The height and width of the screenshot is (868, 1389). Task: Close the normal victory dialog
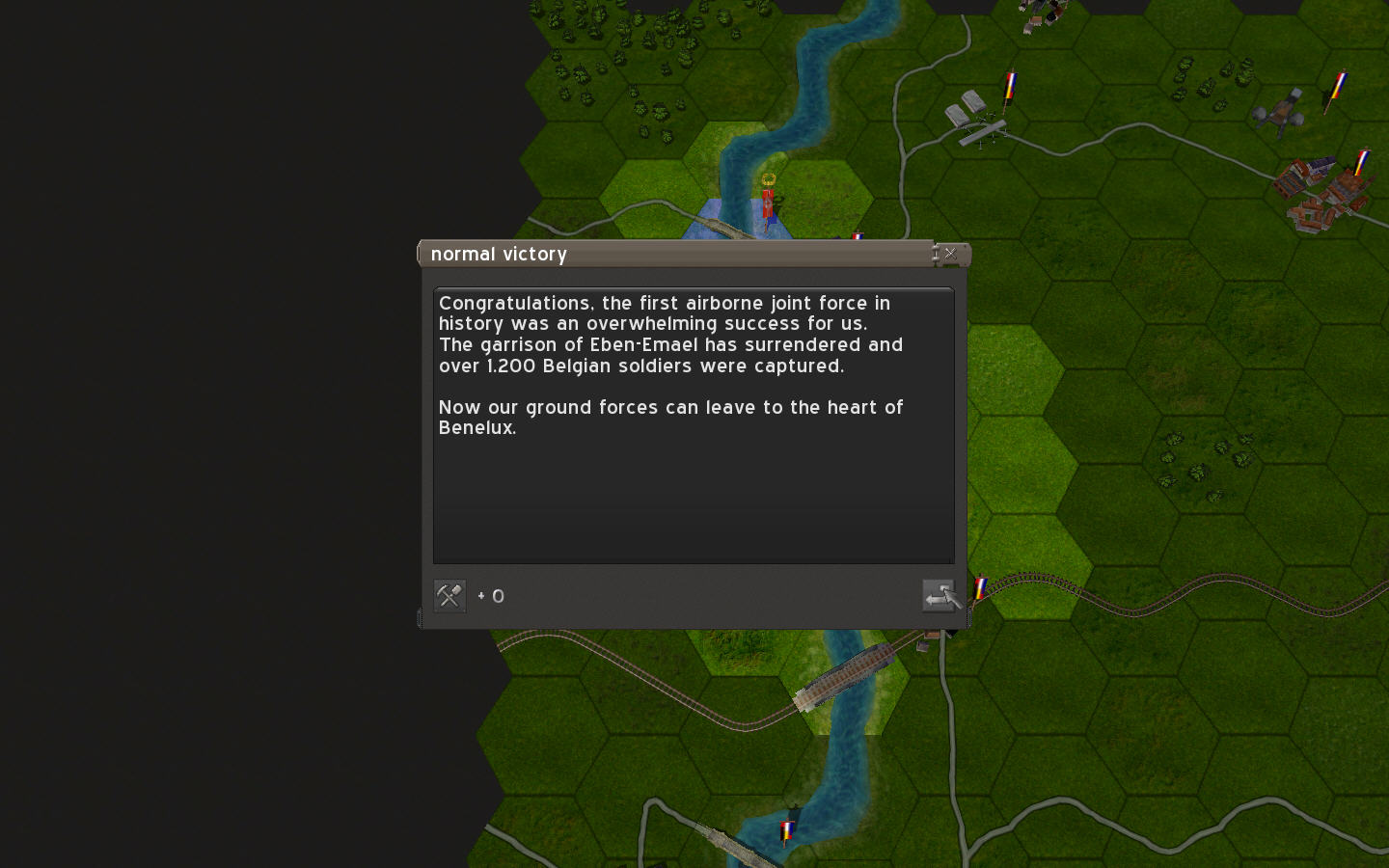point(951,254)
